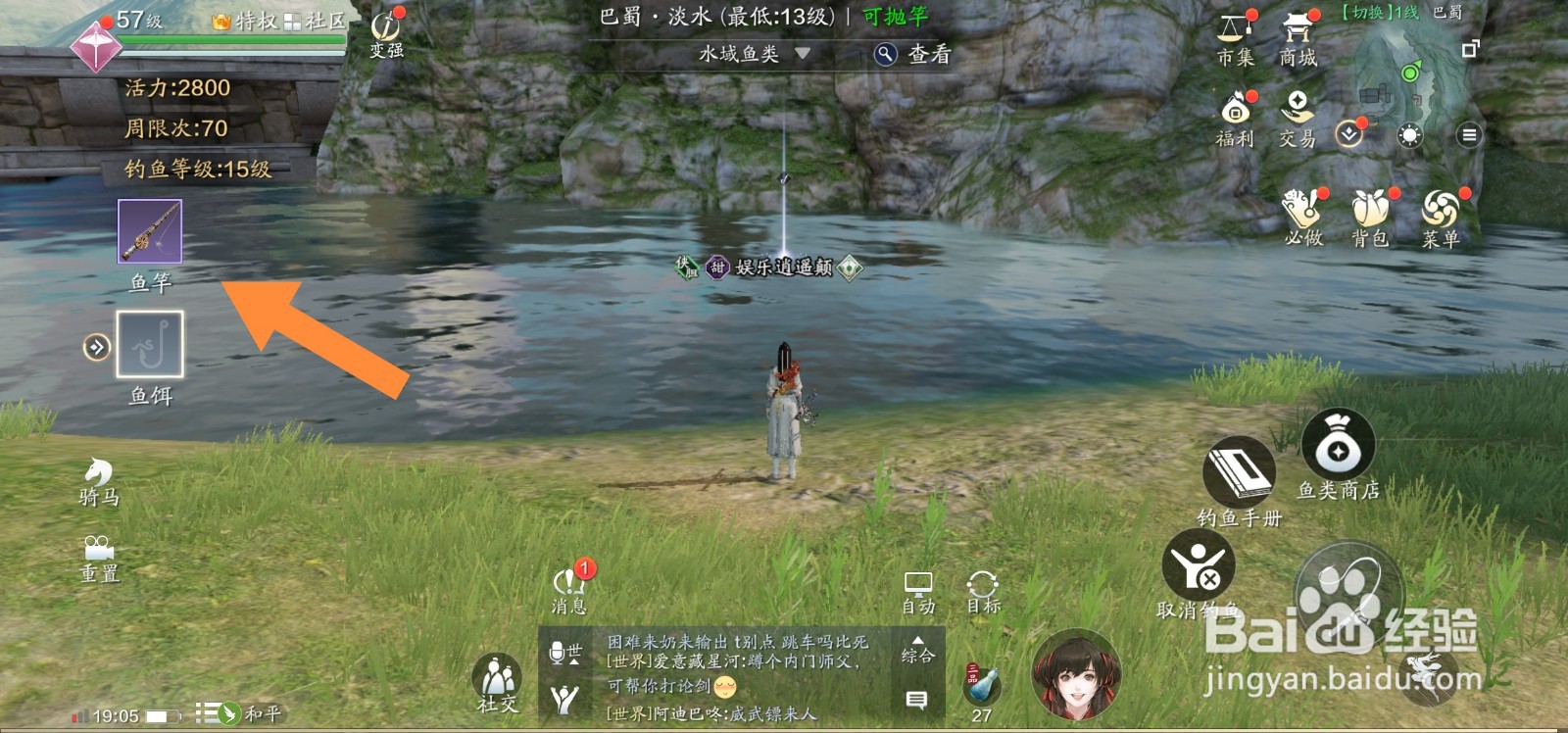This screenshot has height=733, width=1568.
Task: Toggle 自动 auto mode
Action: tap(919, 588)
